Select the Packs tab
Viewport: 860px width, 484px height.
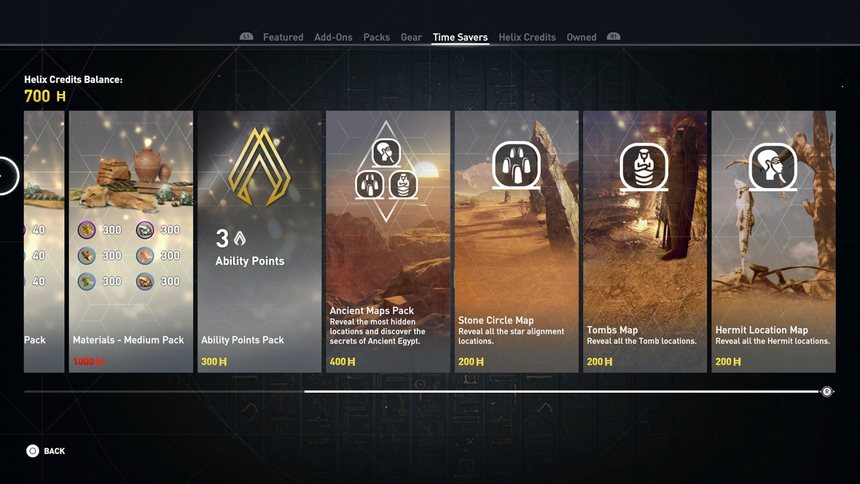pos(377,38)
